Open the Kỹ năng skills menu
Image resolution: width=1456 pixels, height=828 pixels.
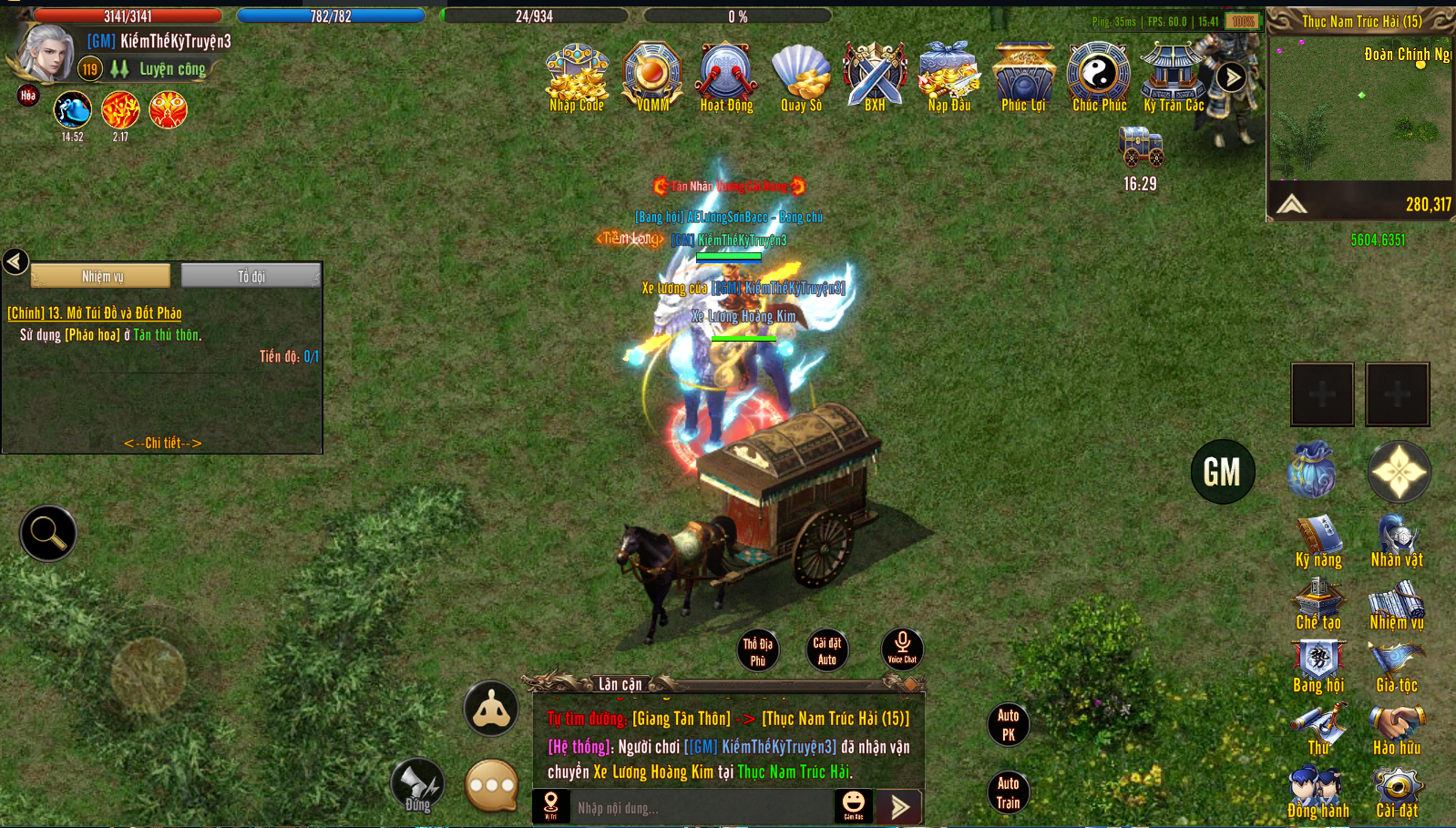(1318, 543)
